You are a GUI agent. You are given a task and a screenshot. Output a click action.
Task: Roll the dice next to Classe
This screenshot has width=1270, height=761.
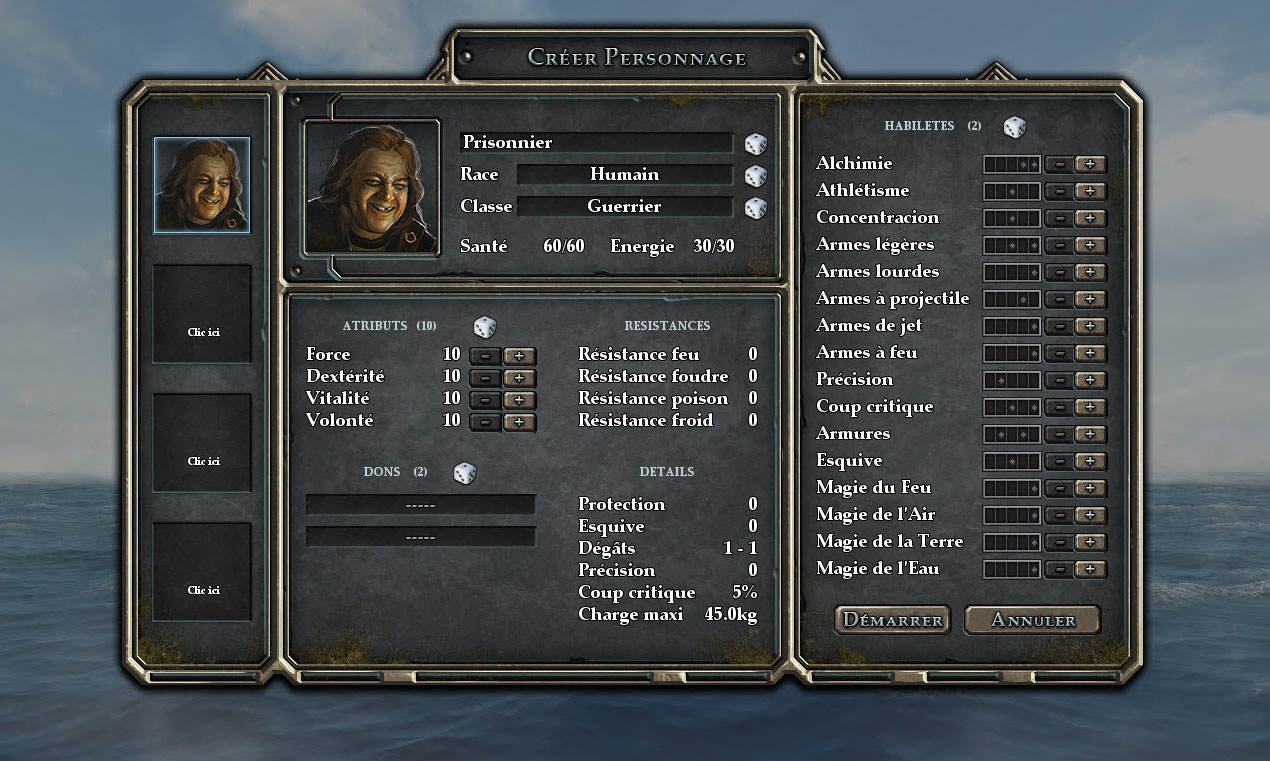click(755, 208)
